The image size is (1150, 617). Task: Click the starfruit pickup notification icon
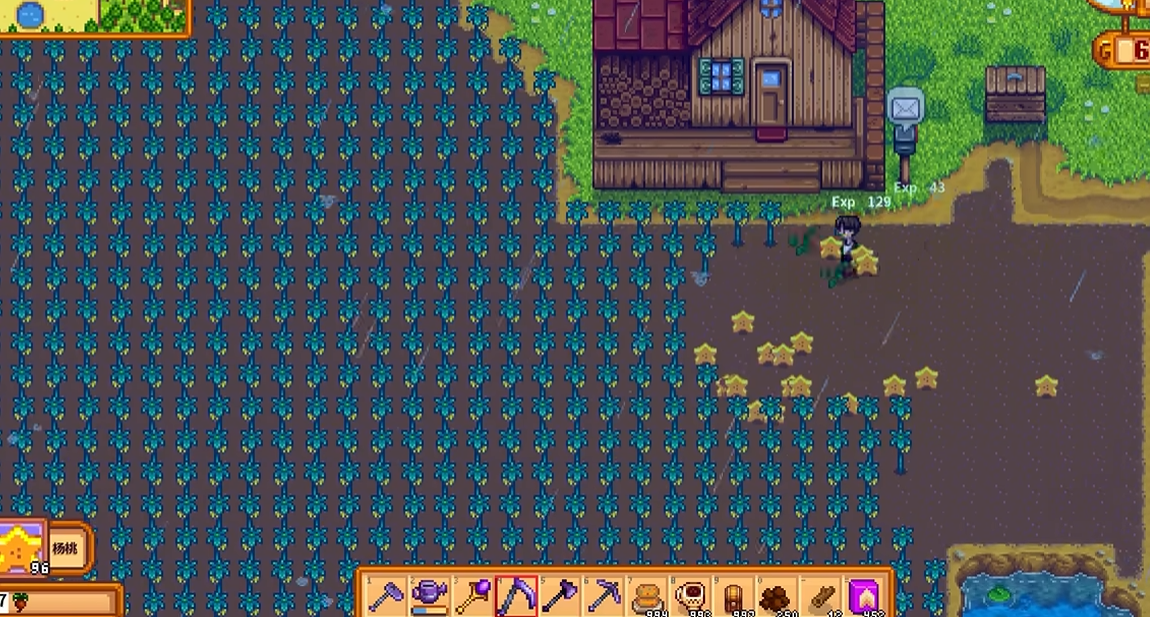tap(22, 548)
